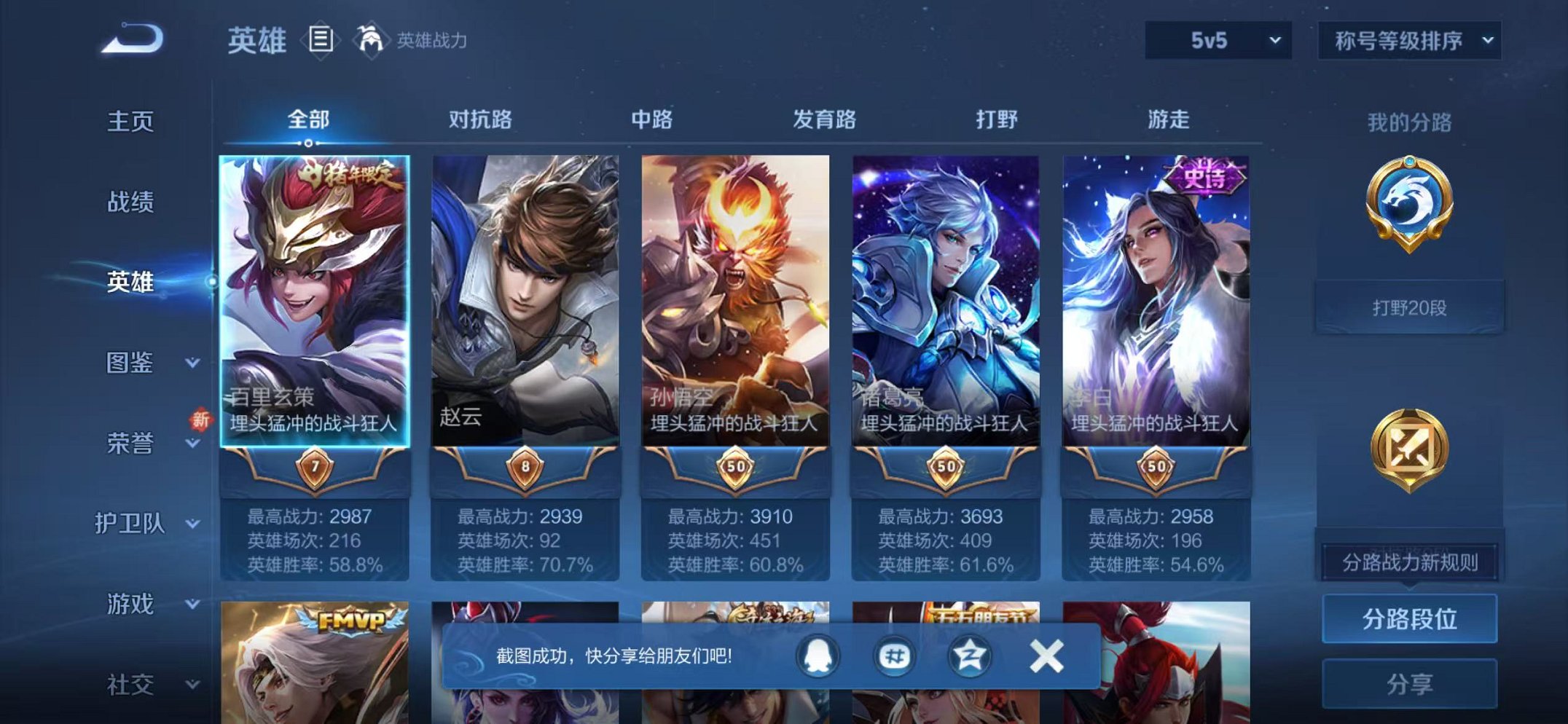Open 社交 from the left sidebar

pos(131,683)
